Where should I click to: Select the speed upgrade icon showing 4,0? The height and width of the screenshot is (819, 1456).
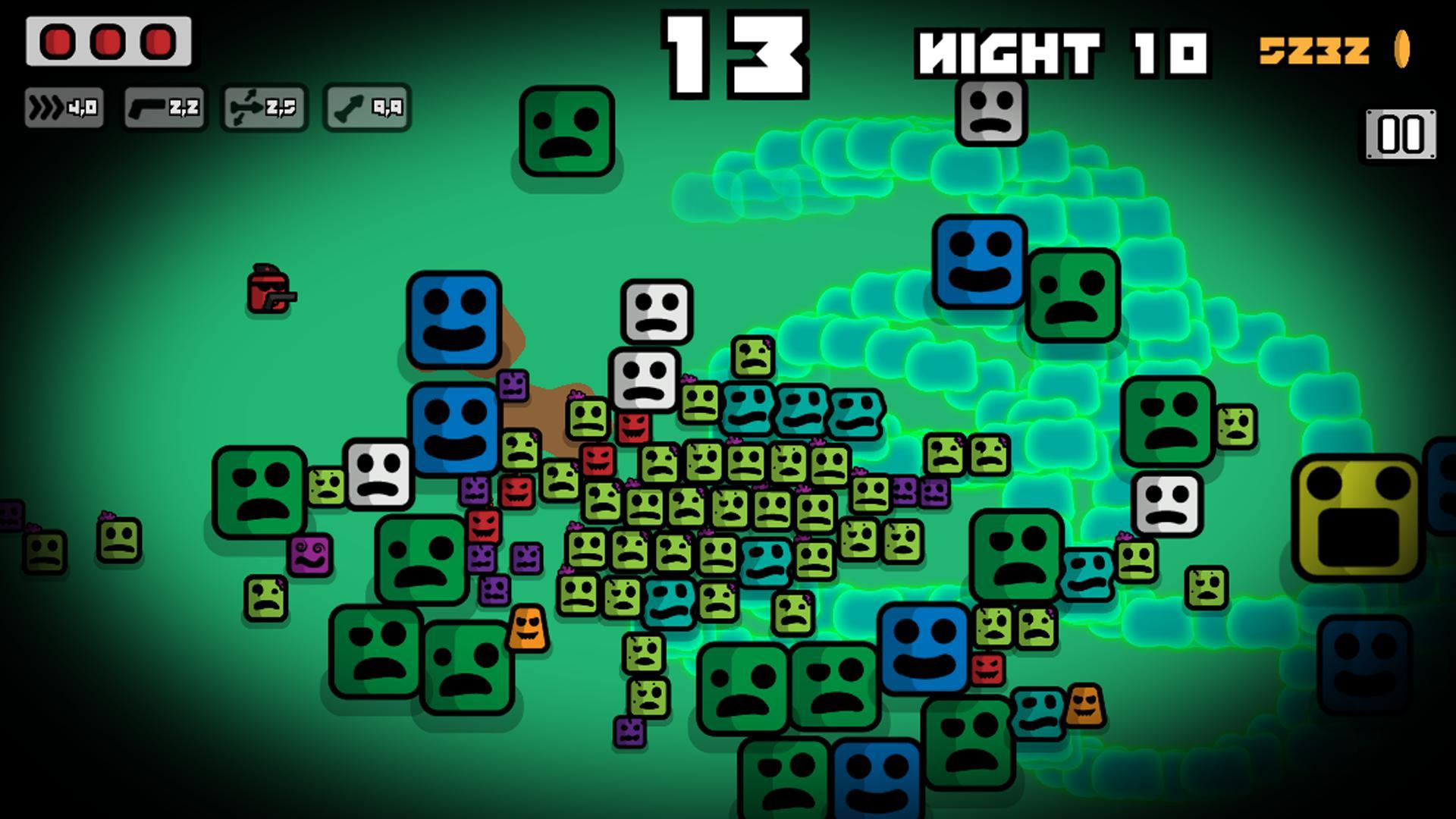coord(66,108)
